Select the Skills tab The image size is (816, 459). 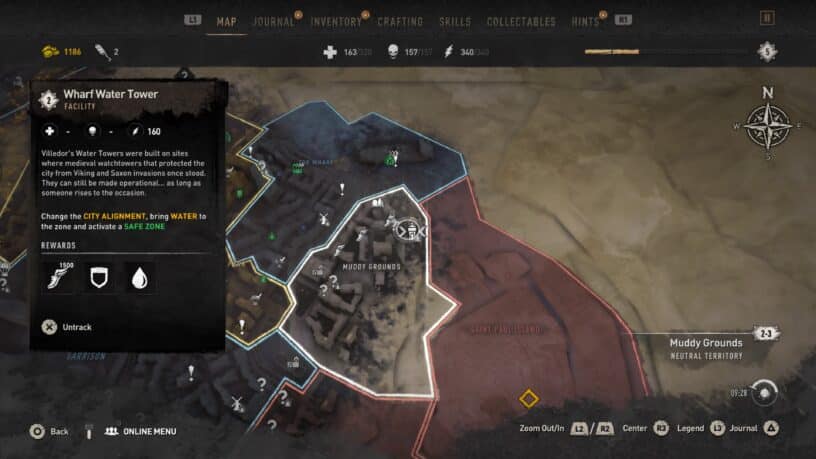tap(455, 21)
